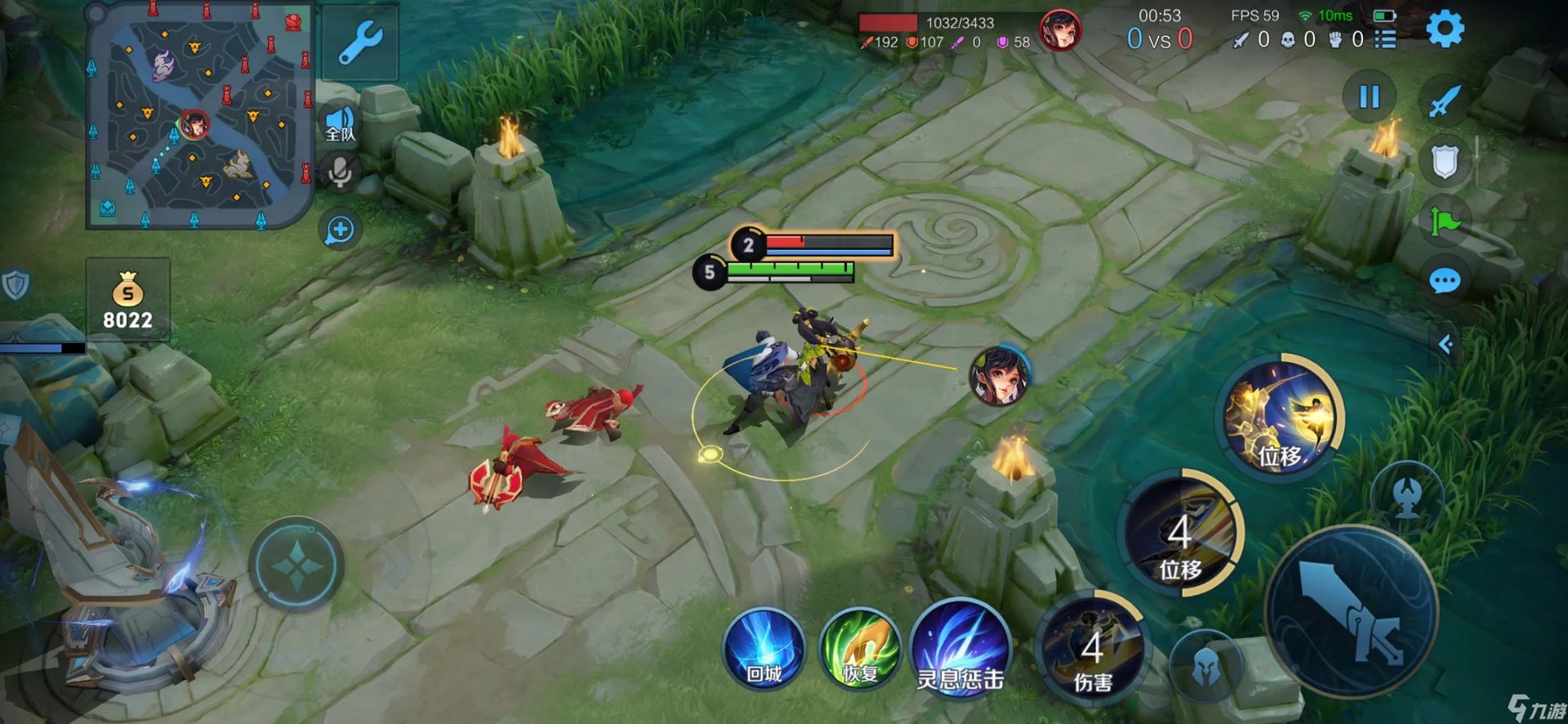Pause the match
Screen dimensions: 1568x724
click(x=1369, y=97)
